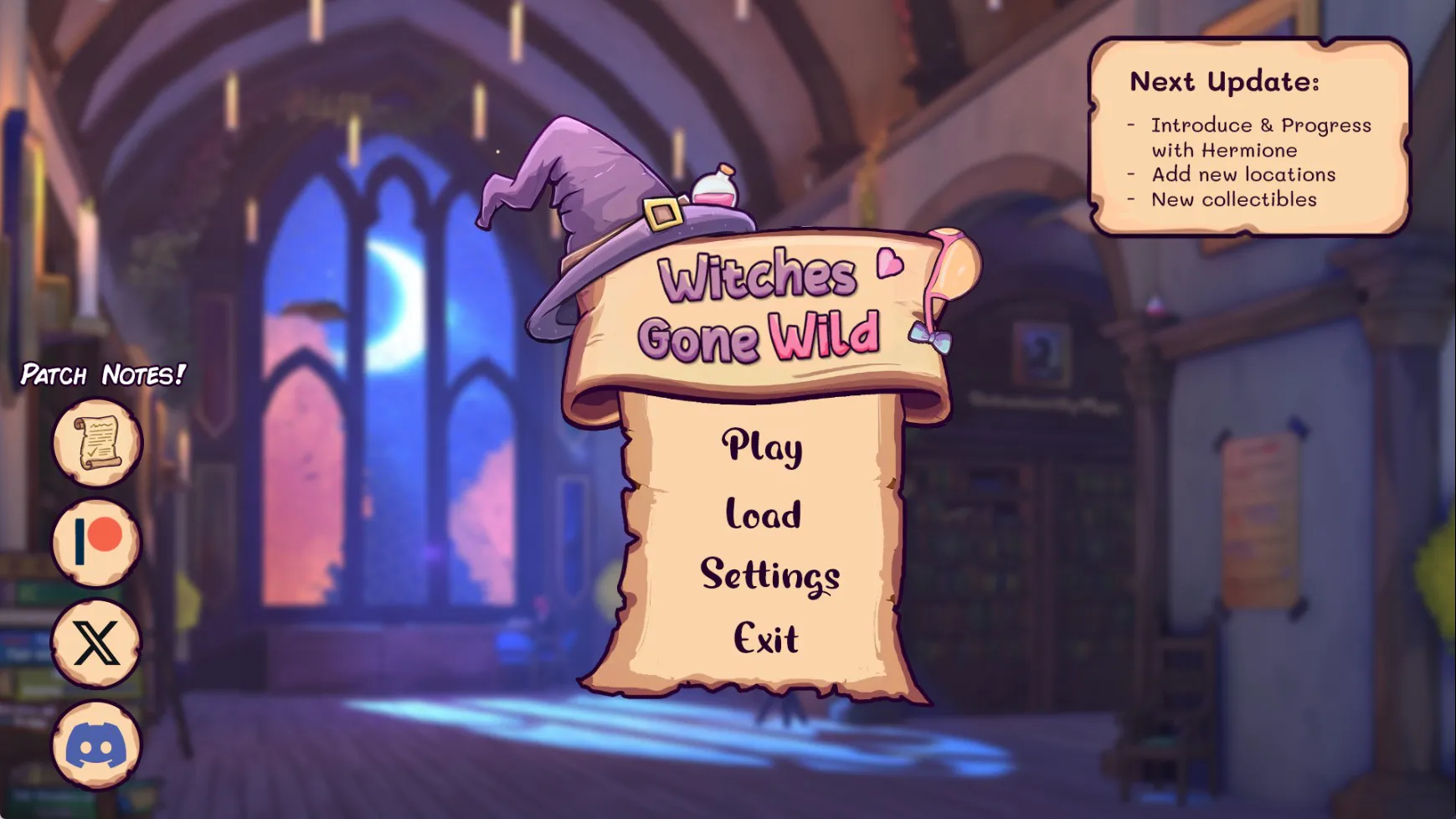Screen dimensions: 1456x819
Task: Open the Settings menu
Action: click(769, 575)
